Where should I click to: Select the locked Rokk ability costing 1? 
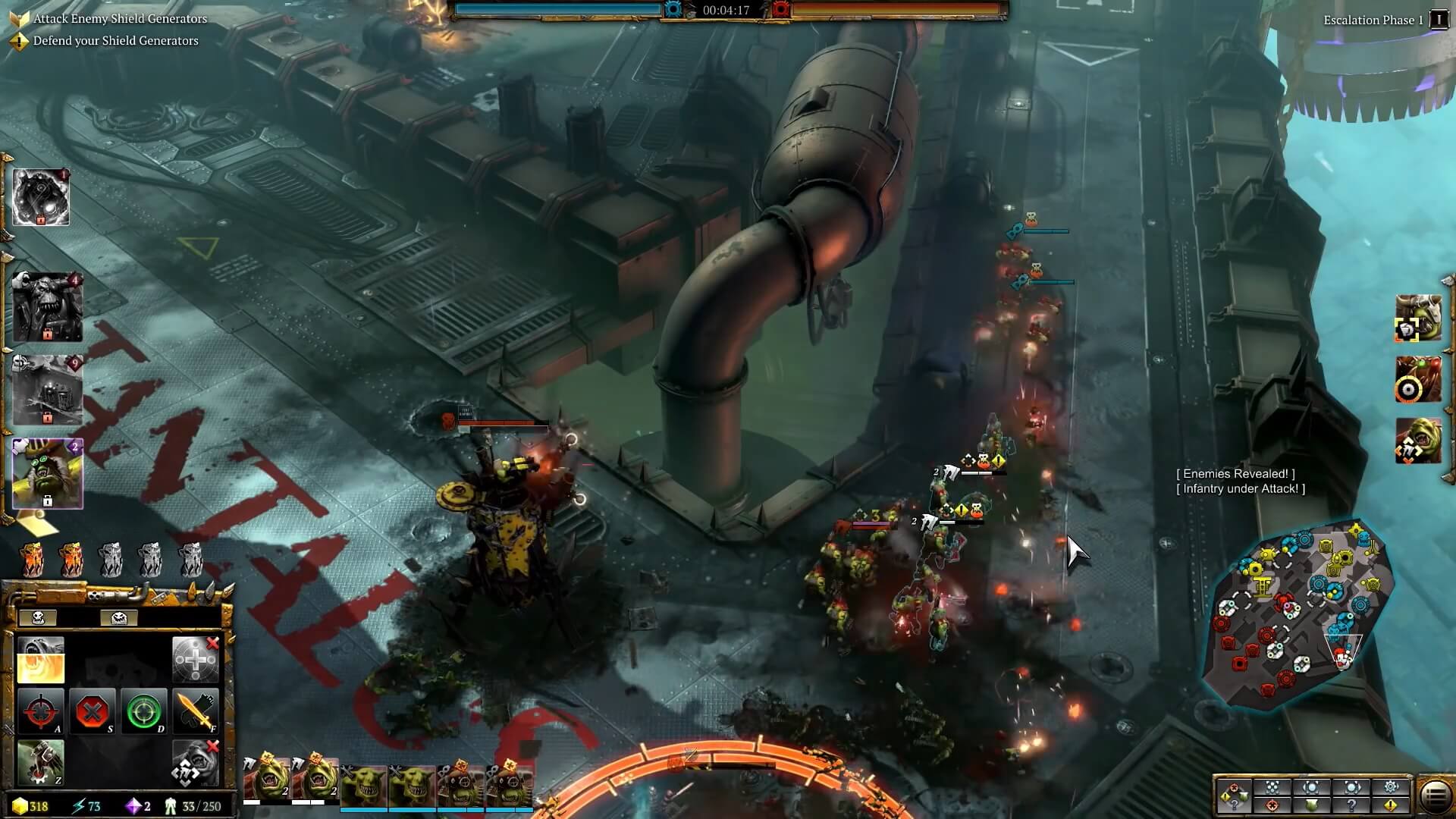(x=41, y=197)
